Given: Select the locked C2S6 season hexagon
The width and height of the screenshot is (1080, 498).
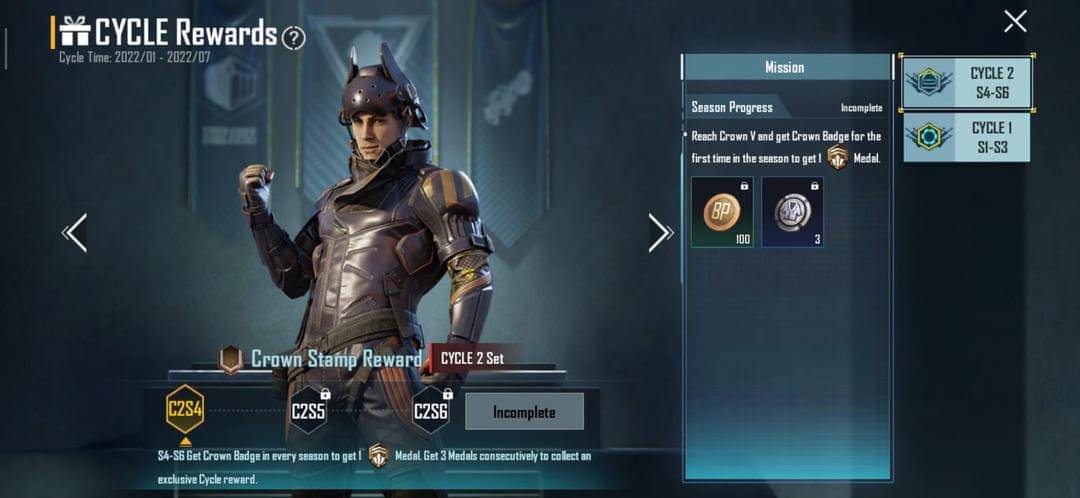Looking at the screenshot, I should point(430,411).
